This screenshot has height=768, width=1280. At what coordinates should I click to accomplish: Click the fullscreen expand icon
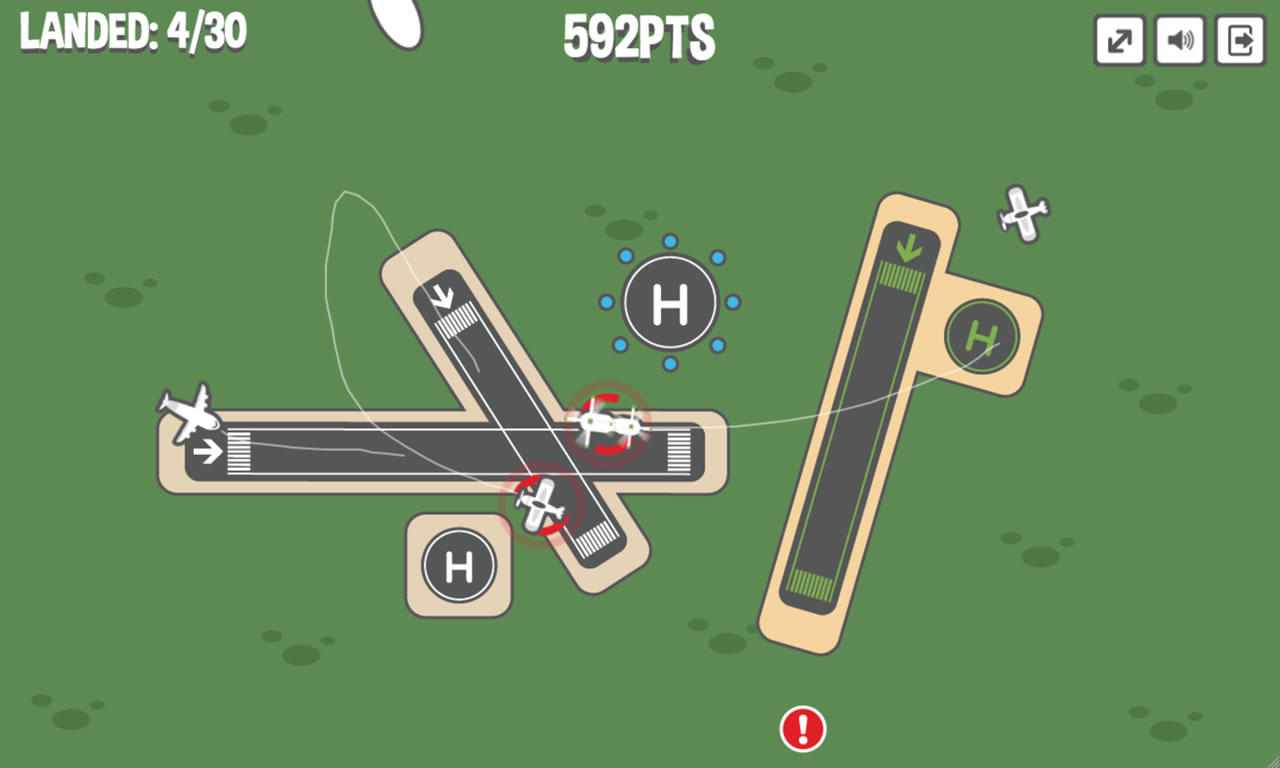[x=1118, y=41]
